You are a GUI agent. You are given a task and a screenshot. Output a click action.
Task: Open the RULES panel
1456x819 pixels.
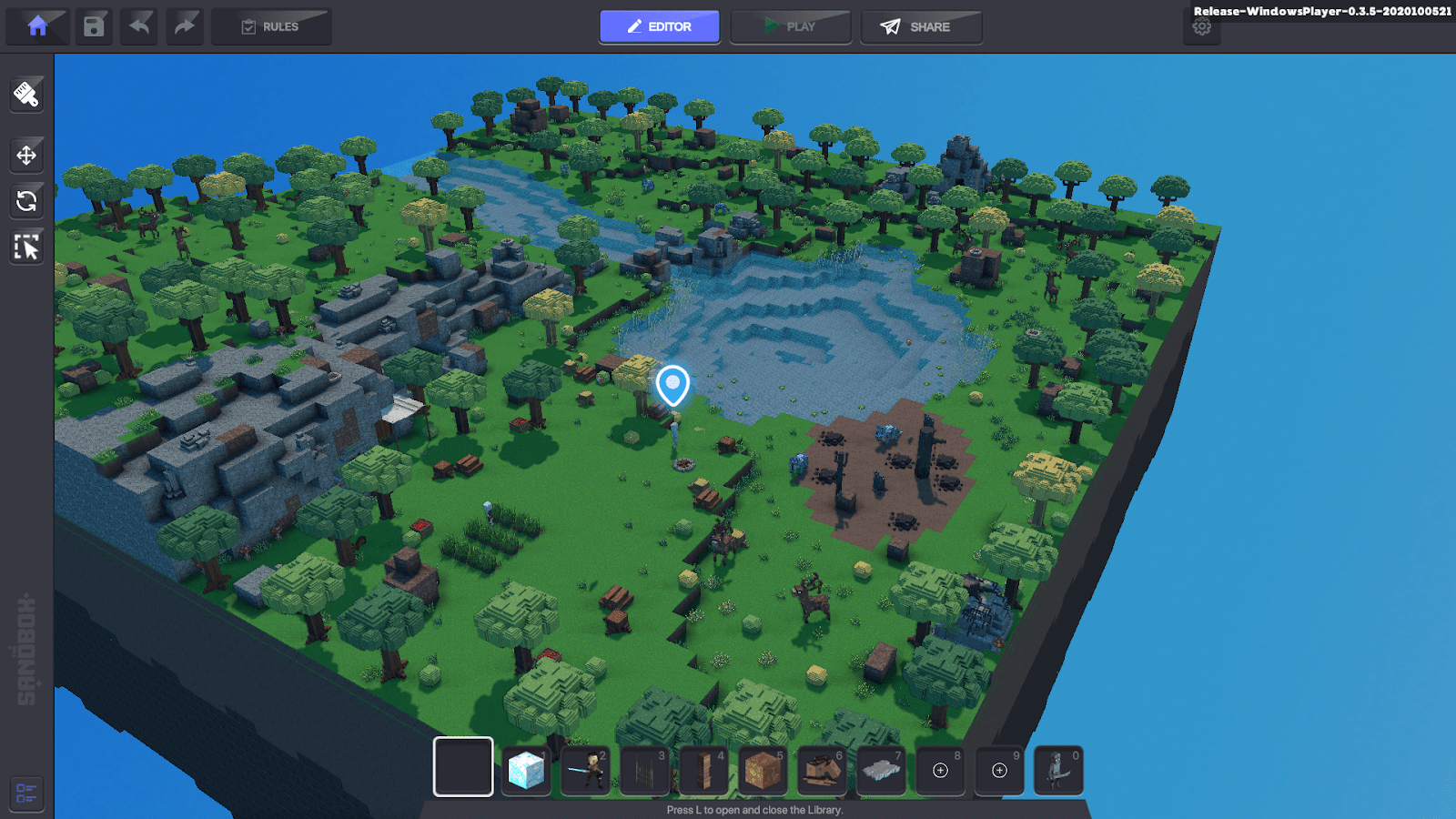point(271,26)
